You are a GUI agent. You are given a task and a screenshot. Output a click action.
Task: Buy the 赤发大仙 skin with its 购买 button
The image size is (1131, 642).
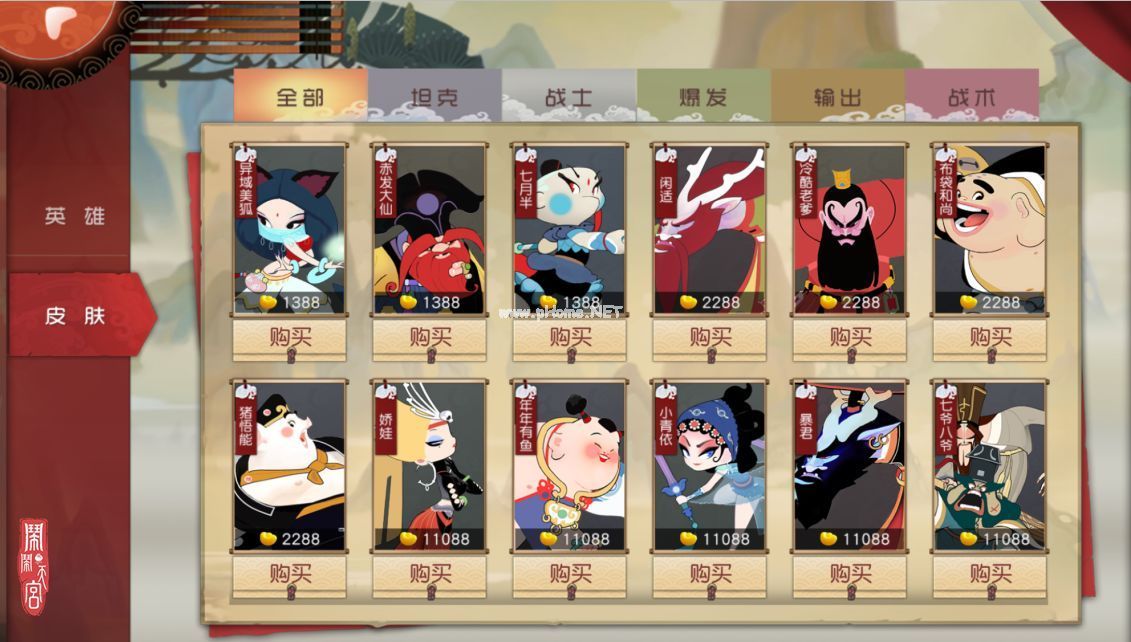click(x=430, y=338)
